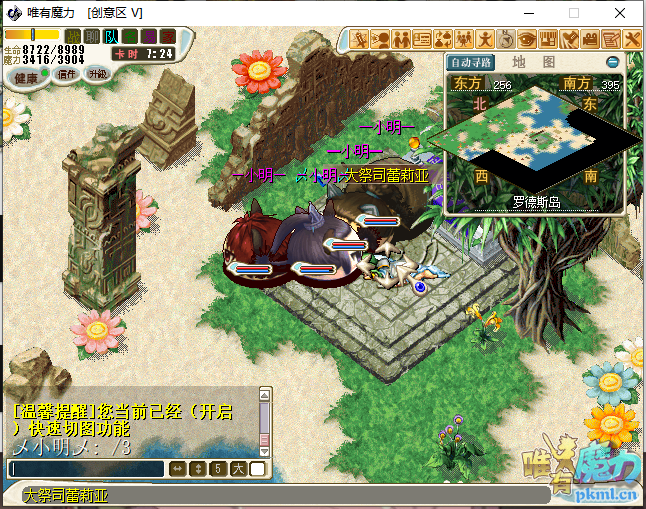Activate the 自动寻路 auto-pathfinding button

pyautogui.click(x=470, y=62)
